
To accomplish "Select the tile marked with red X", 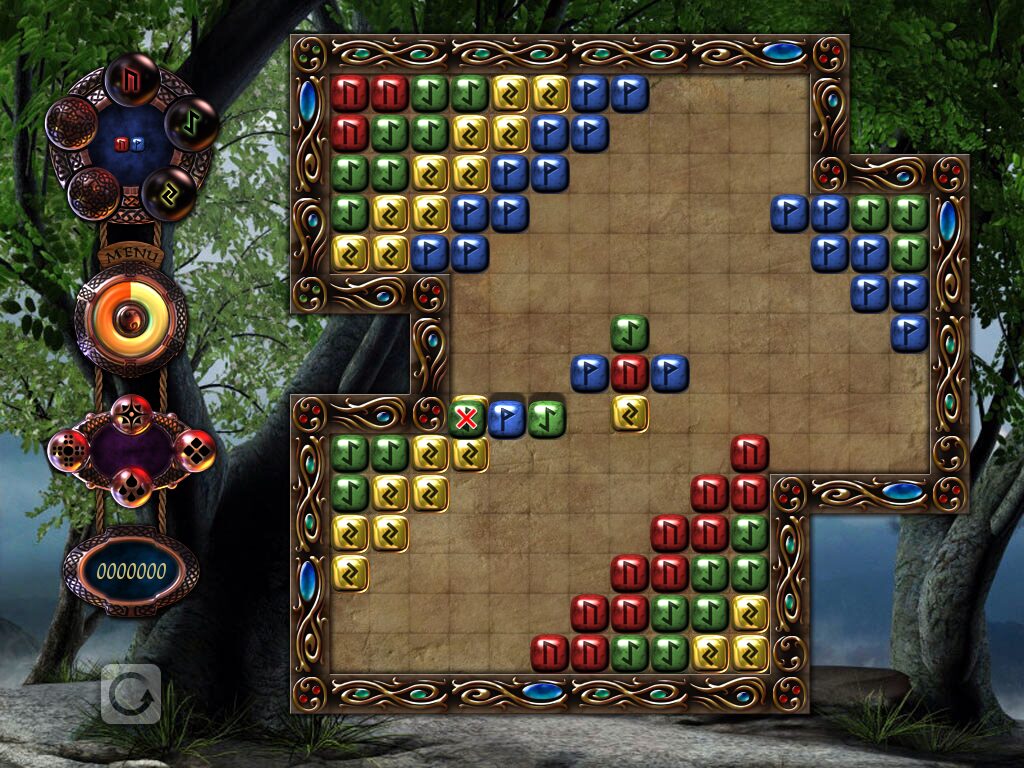I will [x=467, y=417].
